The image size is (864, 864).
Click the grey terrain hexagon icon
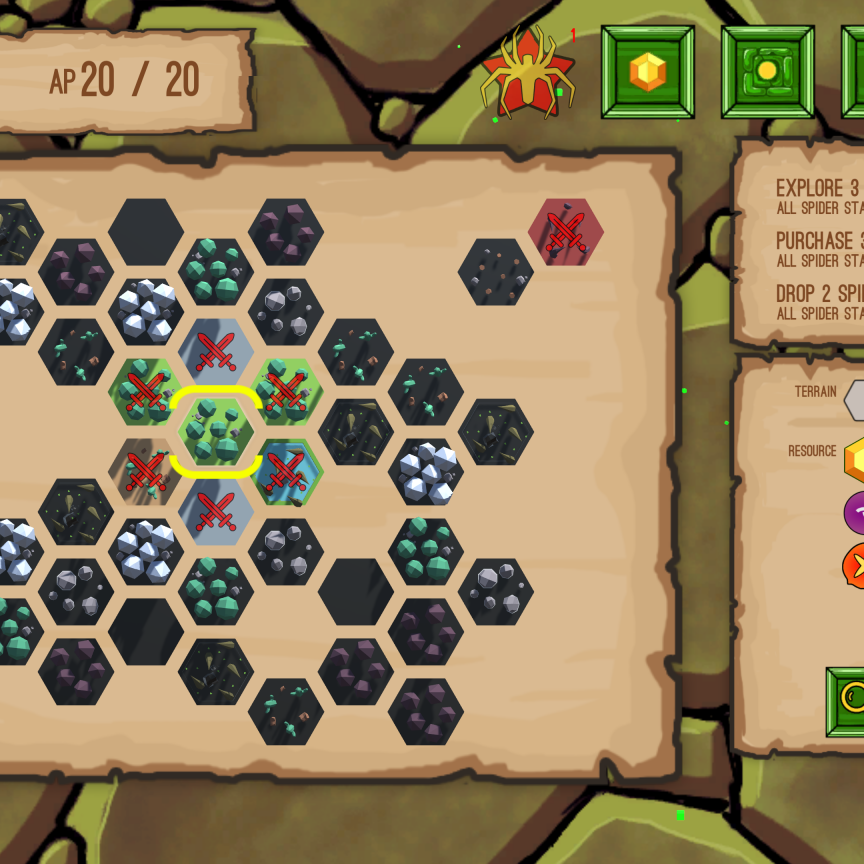click(855, 400)
